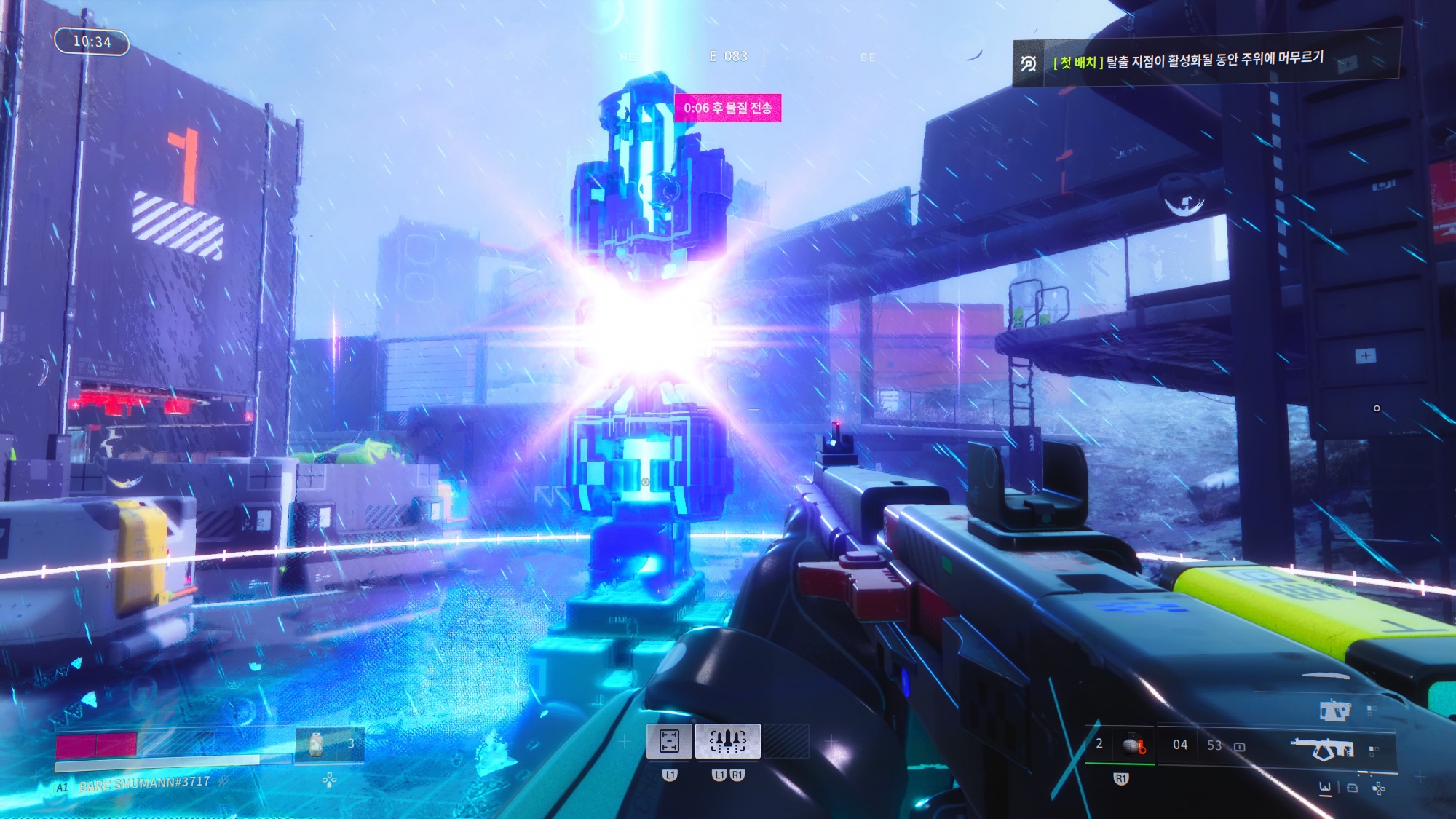Select the grenade equipment slot

point(1133,745)
